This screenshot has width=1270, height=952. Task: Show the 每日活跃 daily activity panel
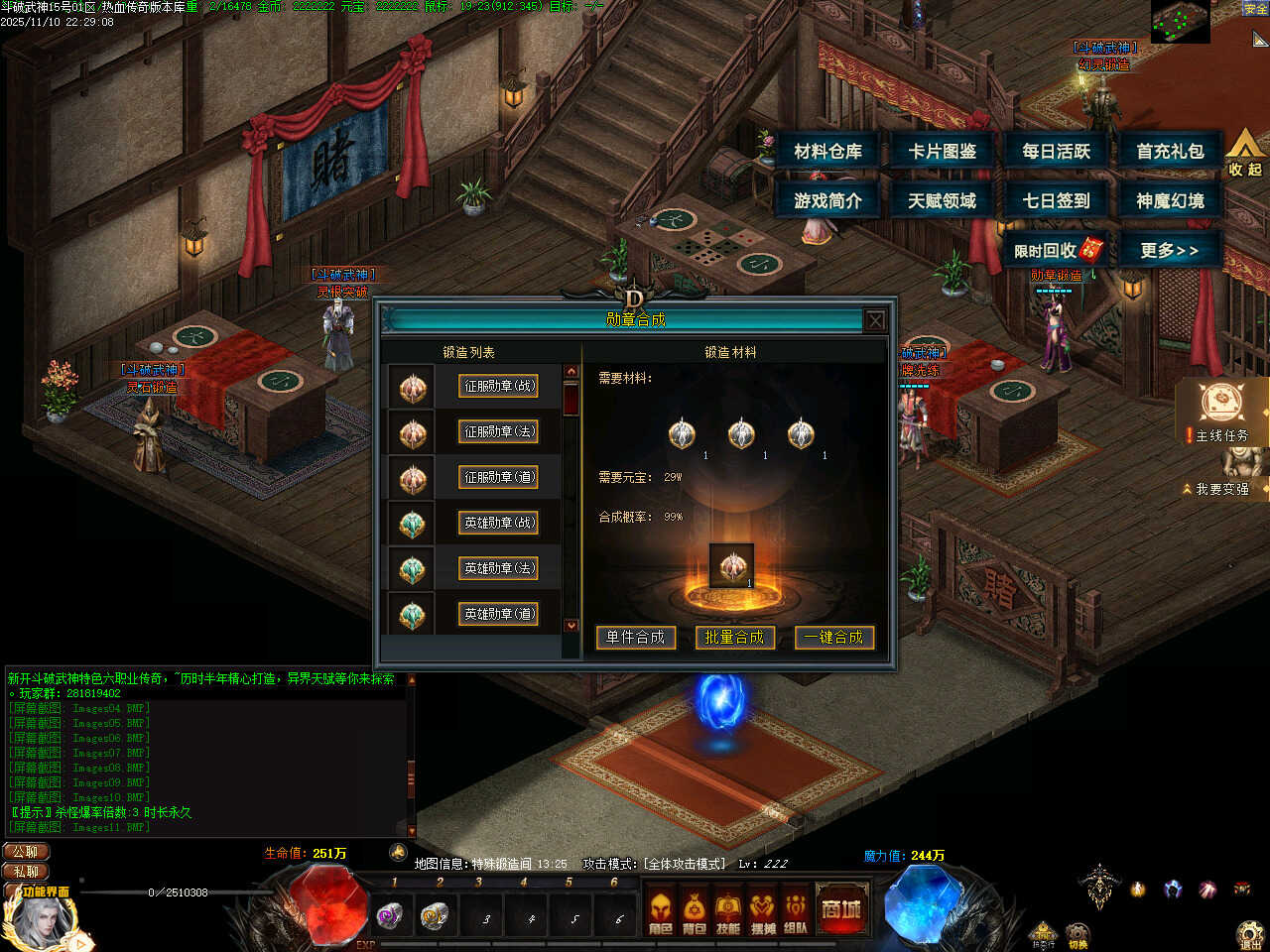click(x=1056, y=152)
